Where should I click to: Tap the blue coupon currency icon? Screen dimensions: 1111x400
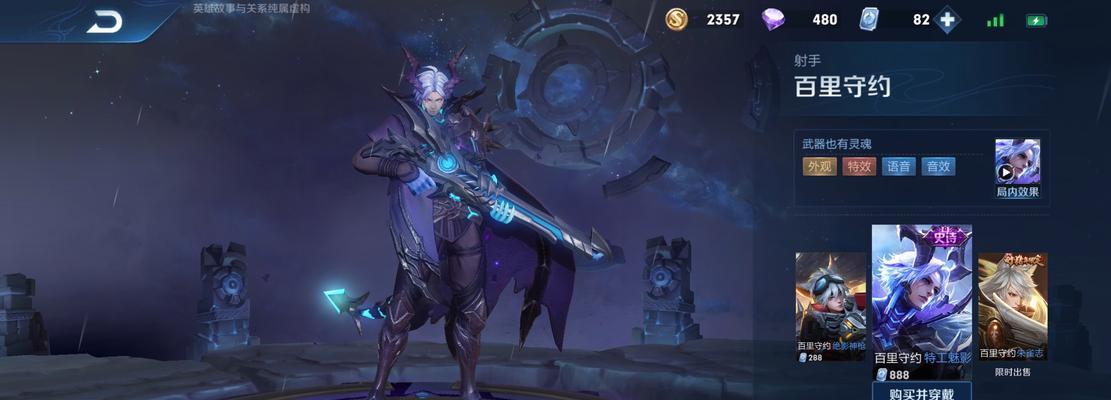point(869,20)
